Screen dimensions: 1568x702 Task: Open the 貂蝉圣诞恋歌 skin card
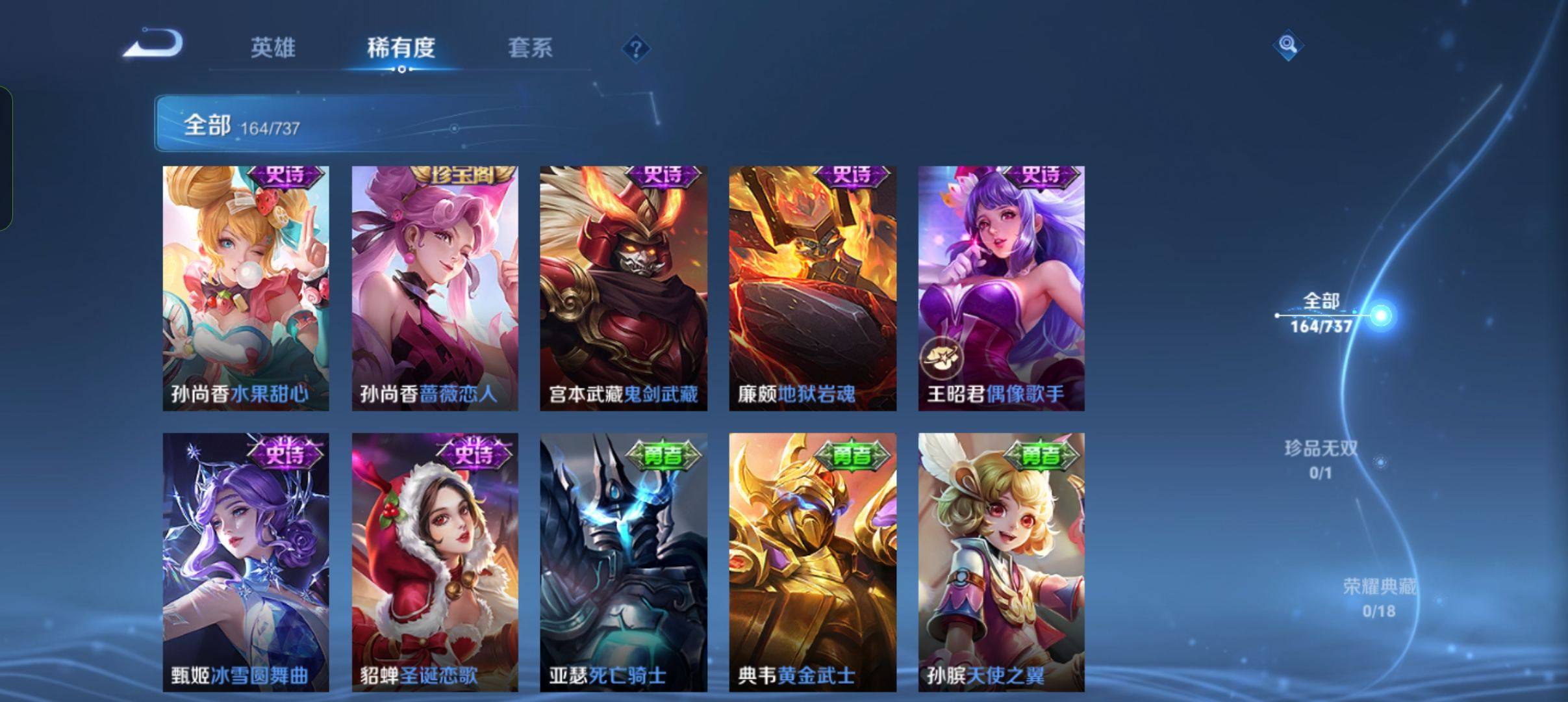coord(434,559)
